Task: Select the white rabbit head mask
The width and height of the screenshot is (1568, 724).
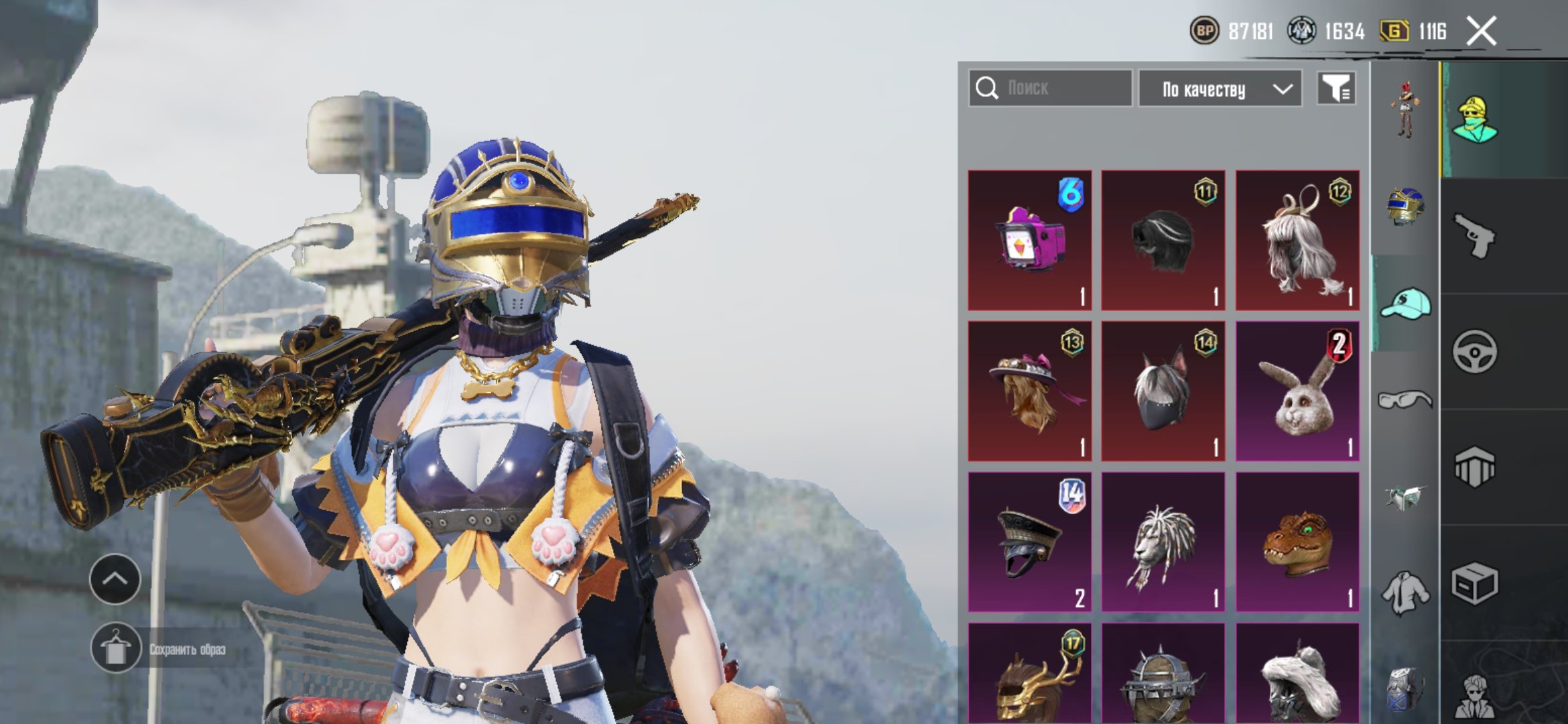Action: pyautogui.click(x=1297, y=391)
